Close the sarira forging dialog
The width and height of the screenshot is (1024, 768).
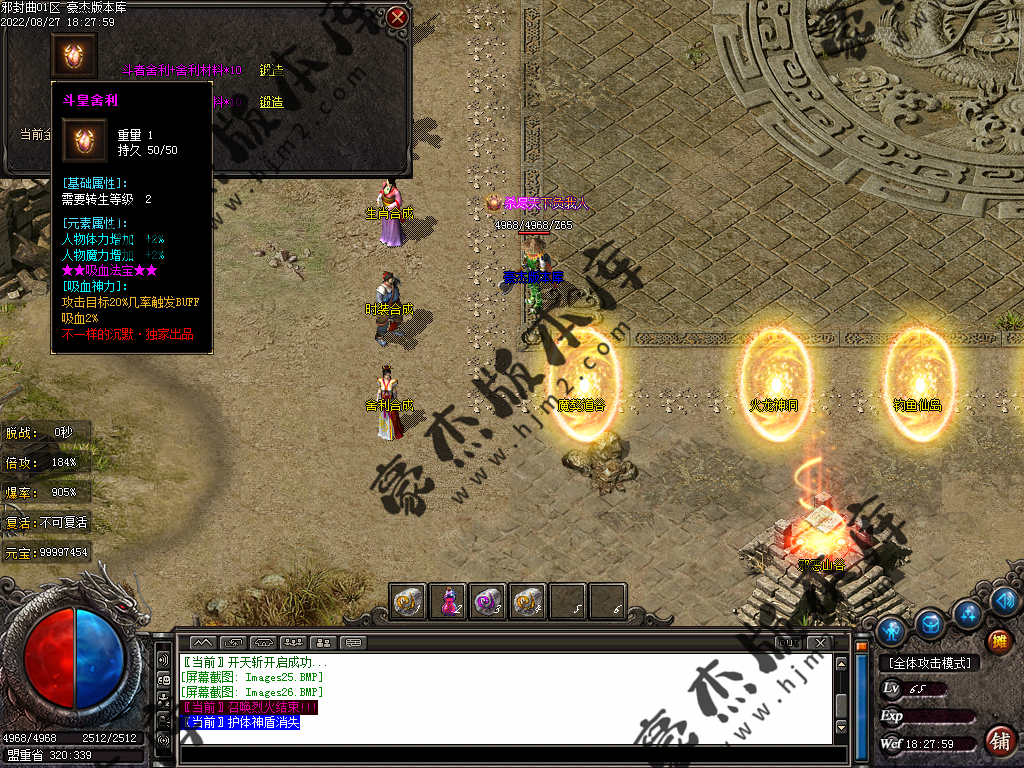click(x=397, y=17)
